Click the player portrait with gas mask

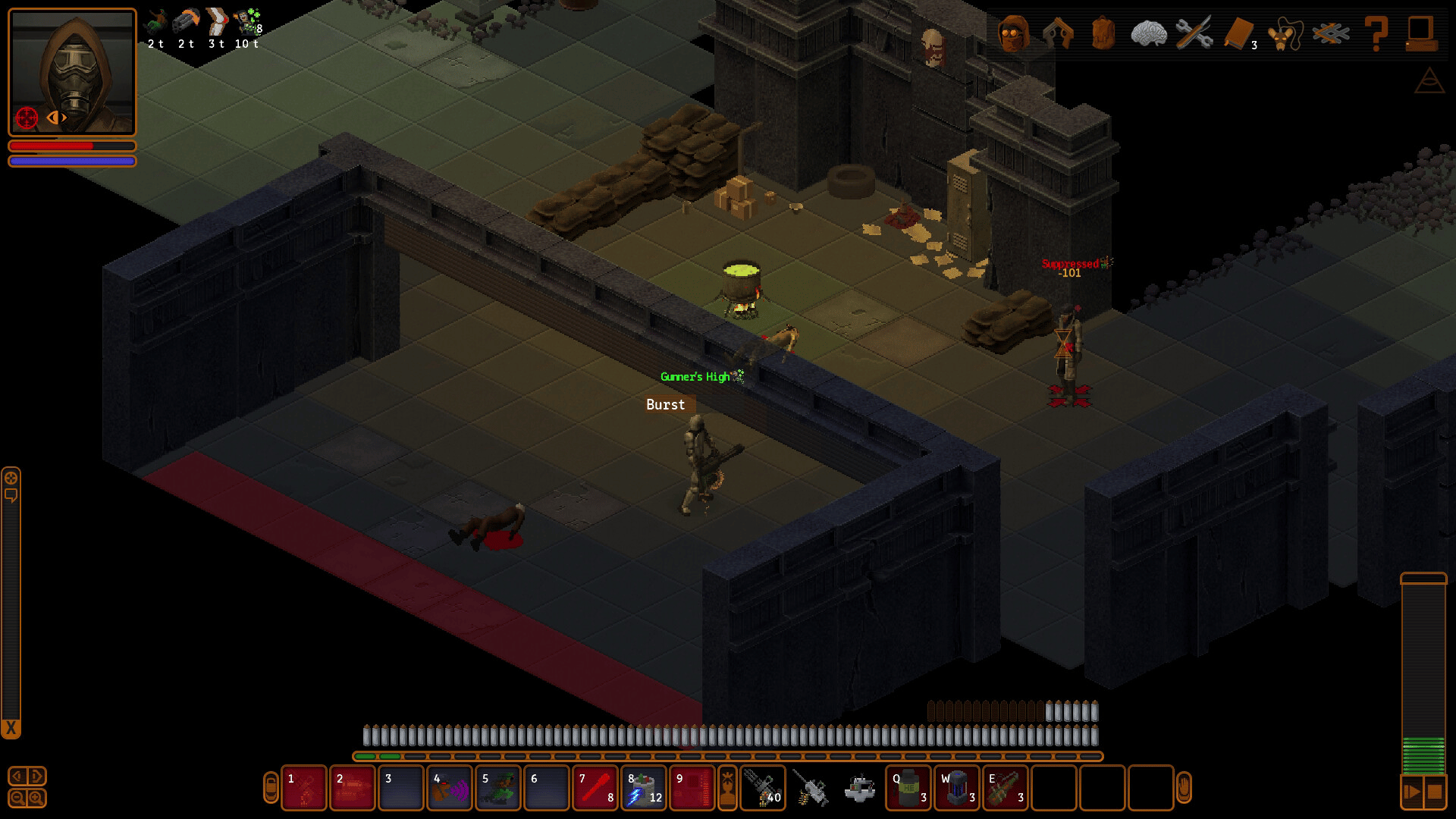[x=72, y=72]
